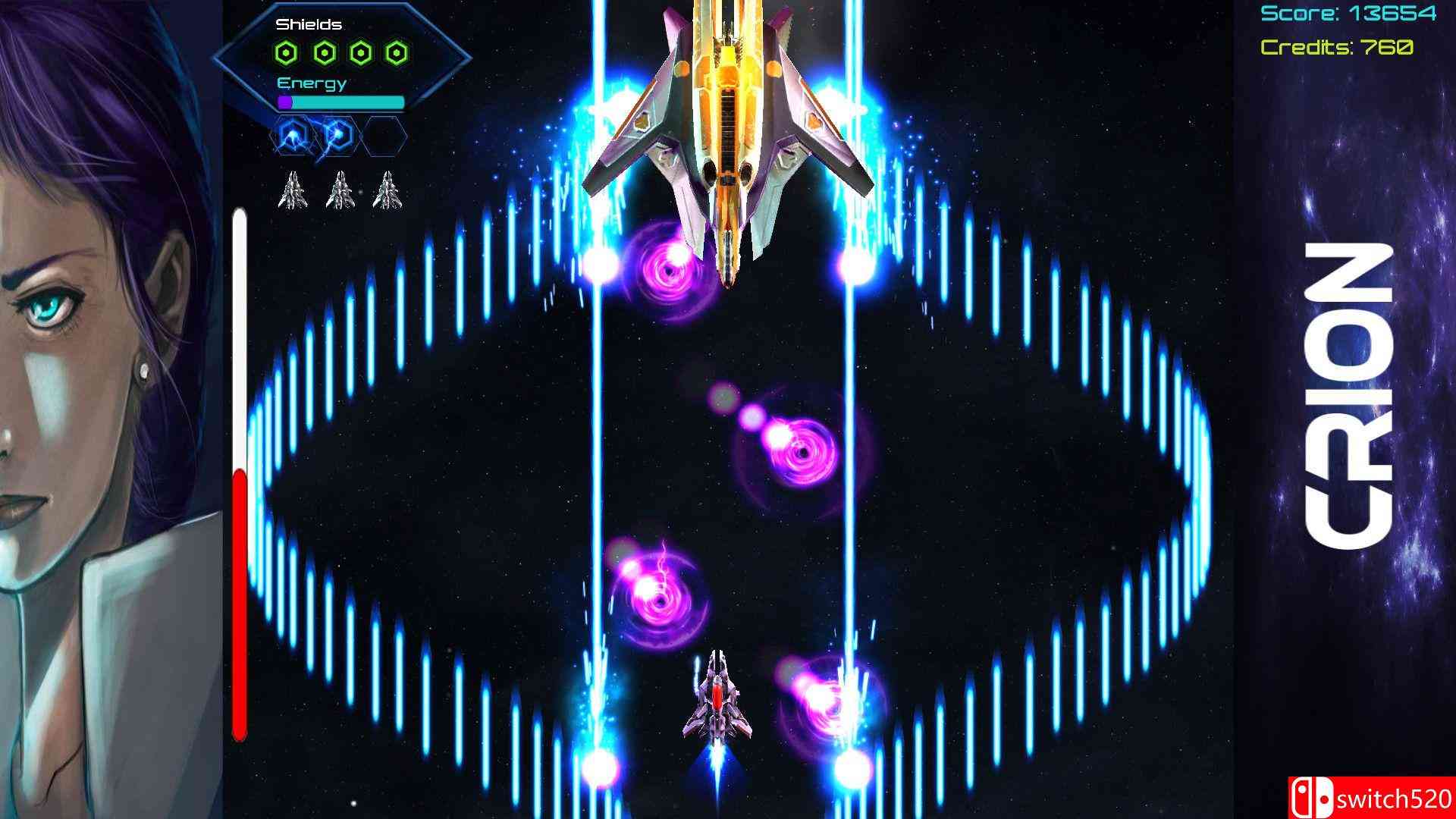The image size is (1456, 819).
Task: Select the first lightning weapon ability hexagon
Action: [x=292, y=133]
